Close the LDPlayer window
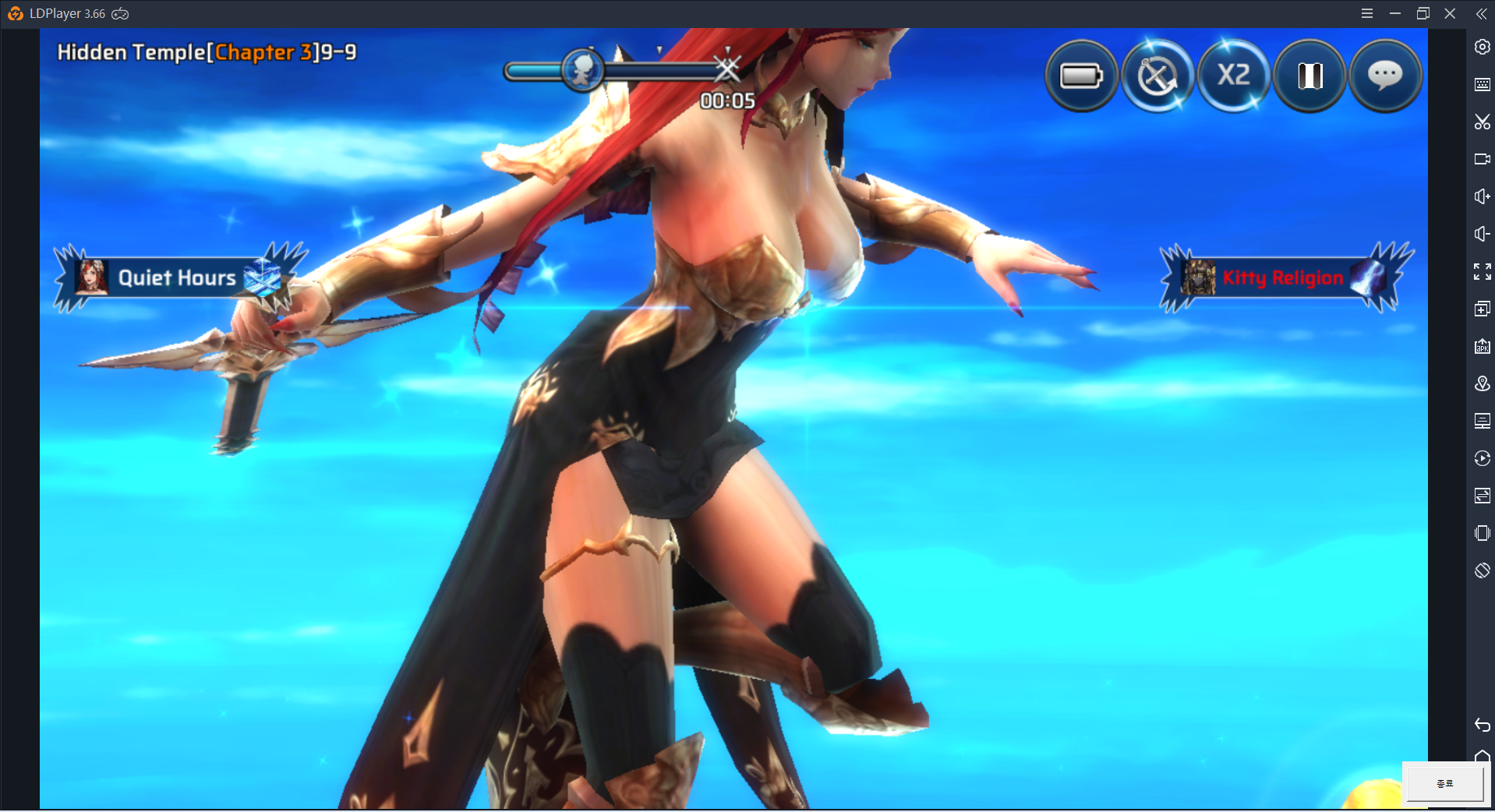The width and height of the screenshot is (1495, 812). (x=1450, y=13)
